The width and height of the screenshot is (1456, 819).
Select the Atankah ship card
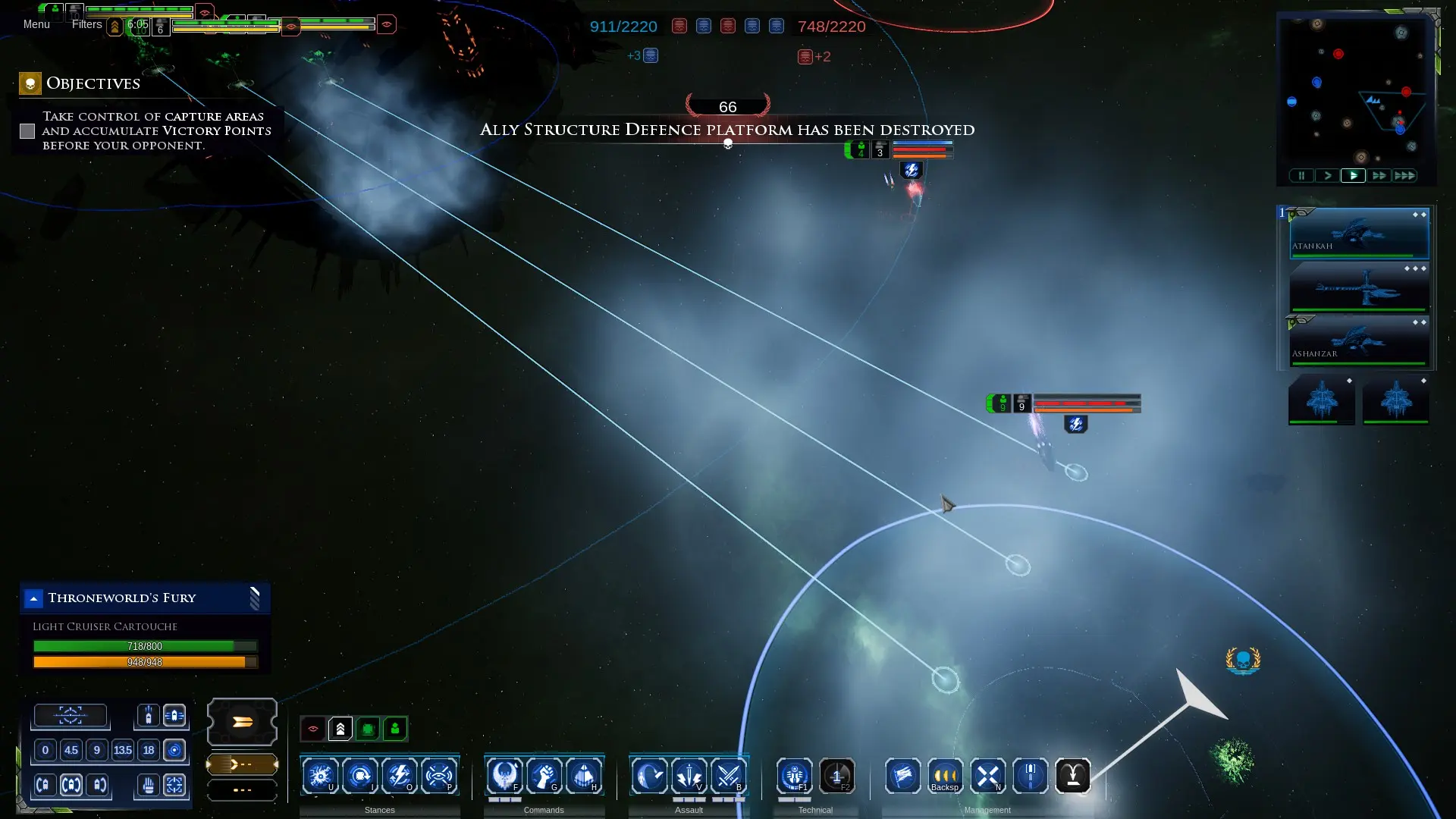(x=1359, y=234)
